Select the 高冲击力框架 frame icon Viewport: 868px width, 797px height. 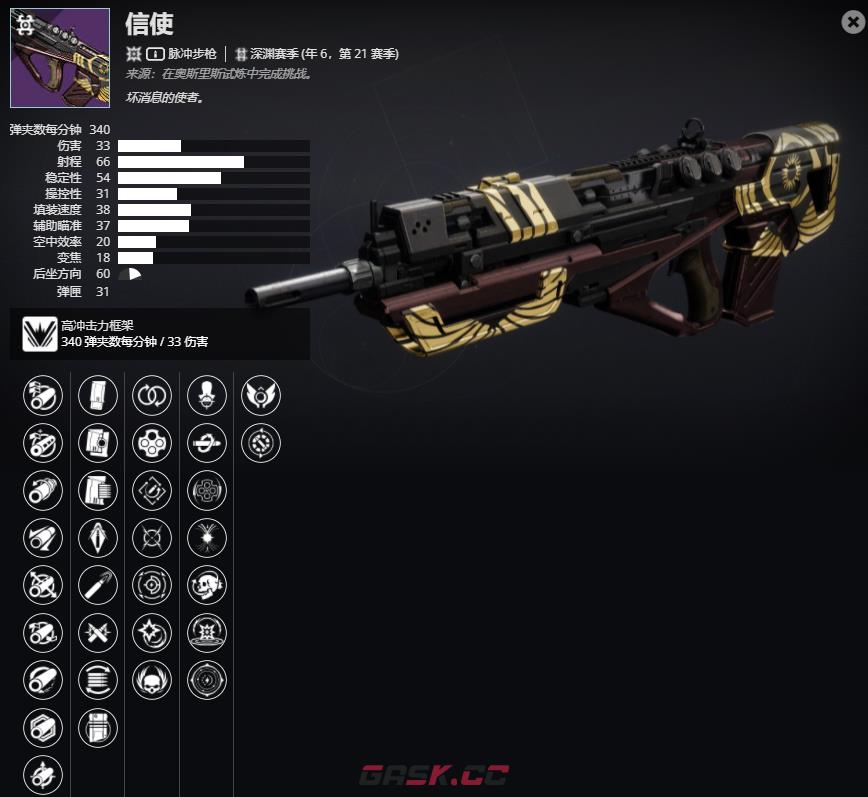tap(40, 333)
